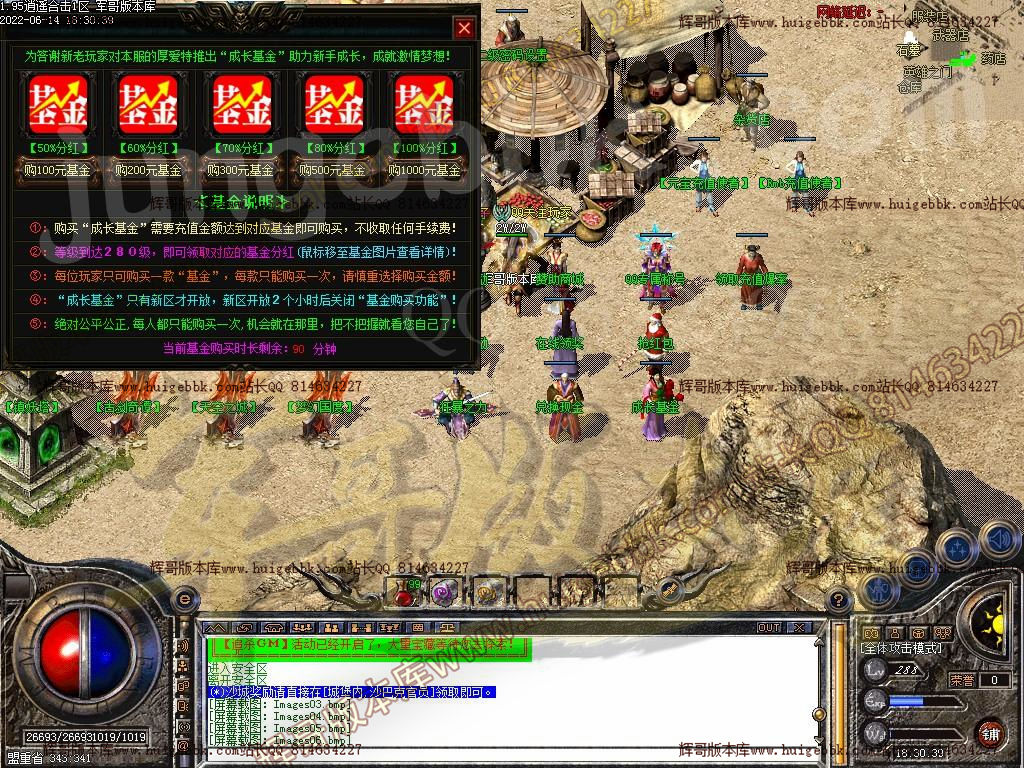The width and height of the screenshot is (1024, 768).
Task: Click the 100% dividend fund icon
Action: pyautogui.click(x=424, y=103)
